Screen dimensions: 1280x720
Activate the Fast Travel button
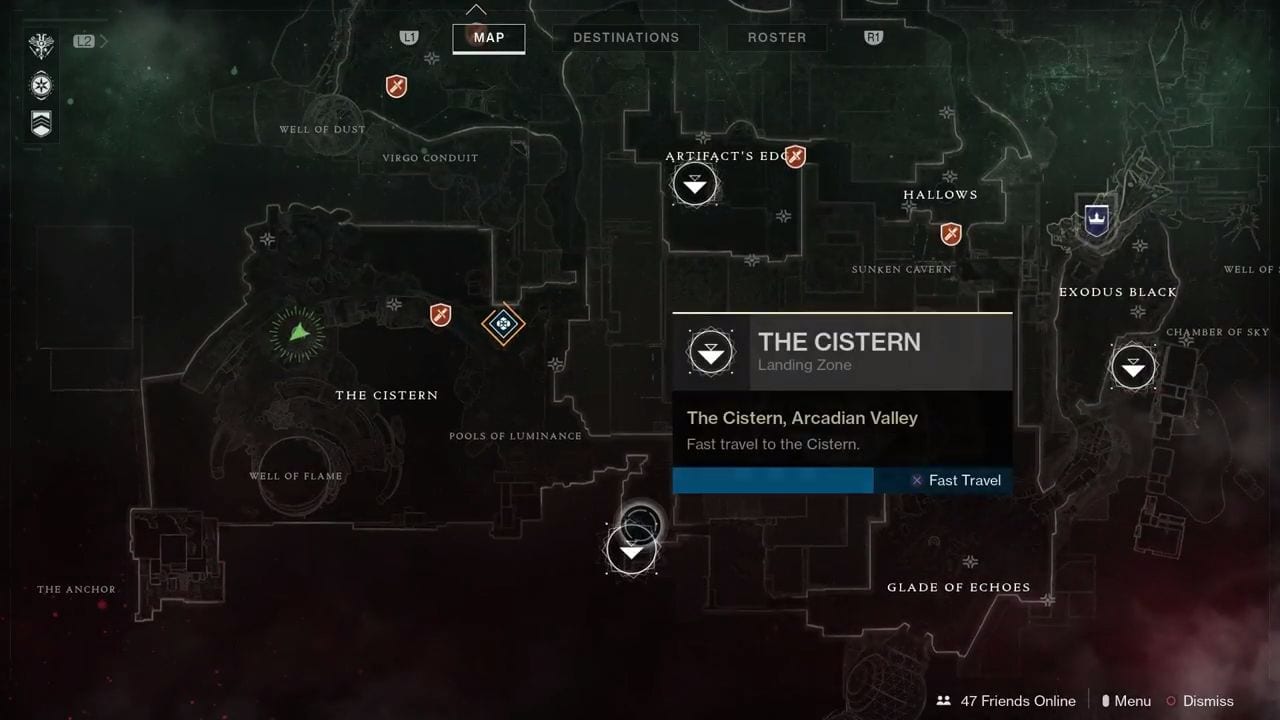point(957,480)
